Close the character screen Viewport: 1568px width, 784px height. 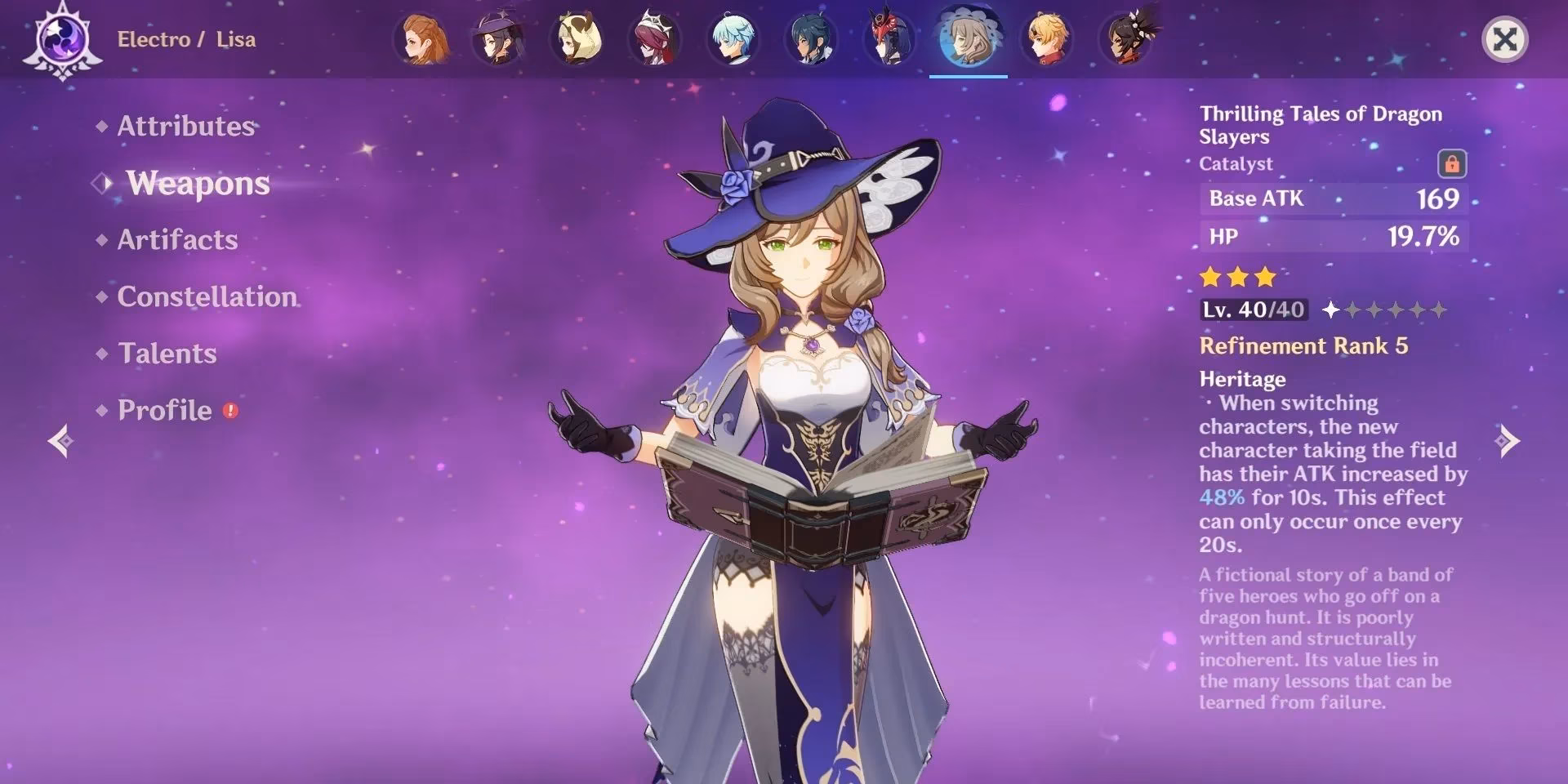1504,39
